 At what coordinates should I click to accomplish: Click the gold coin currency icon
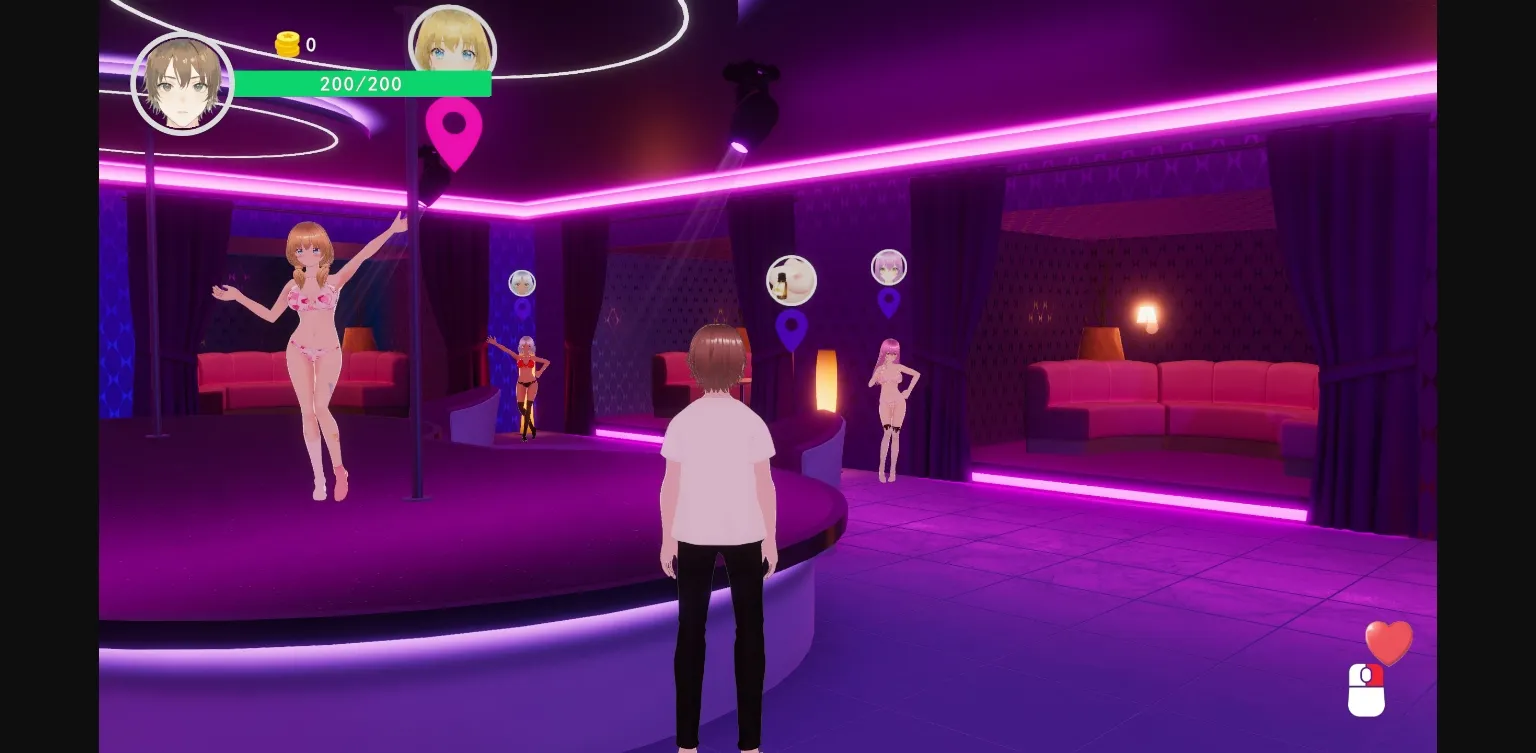pos(286,44)
